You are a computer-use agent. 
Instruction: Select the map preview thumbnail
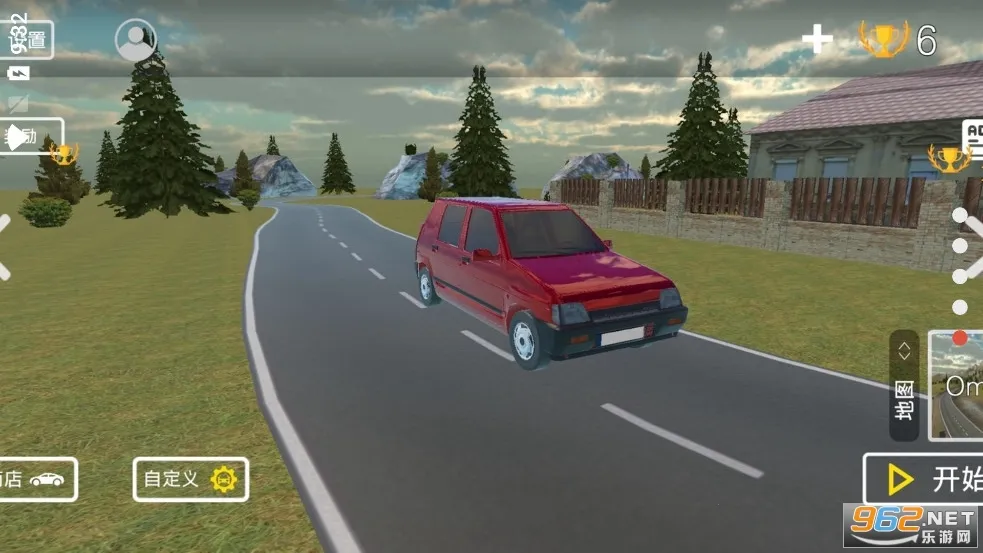(x=957, y=385)
